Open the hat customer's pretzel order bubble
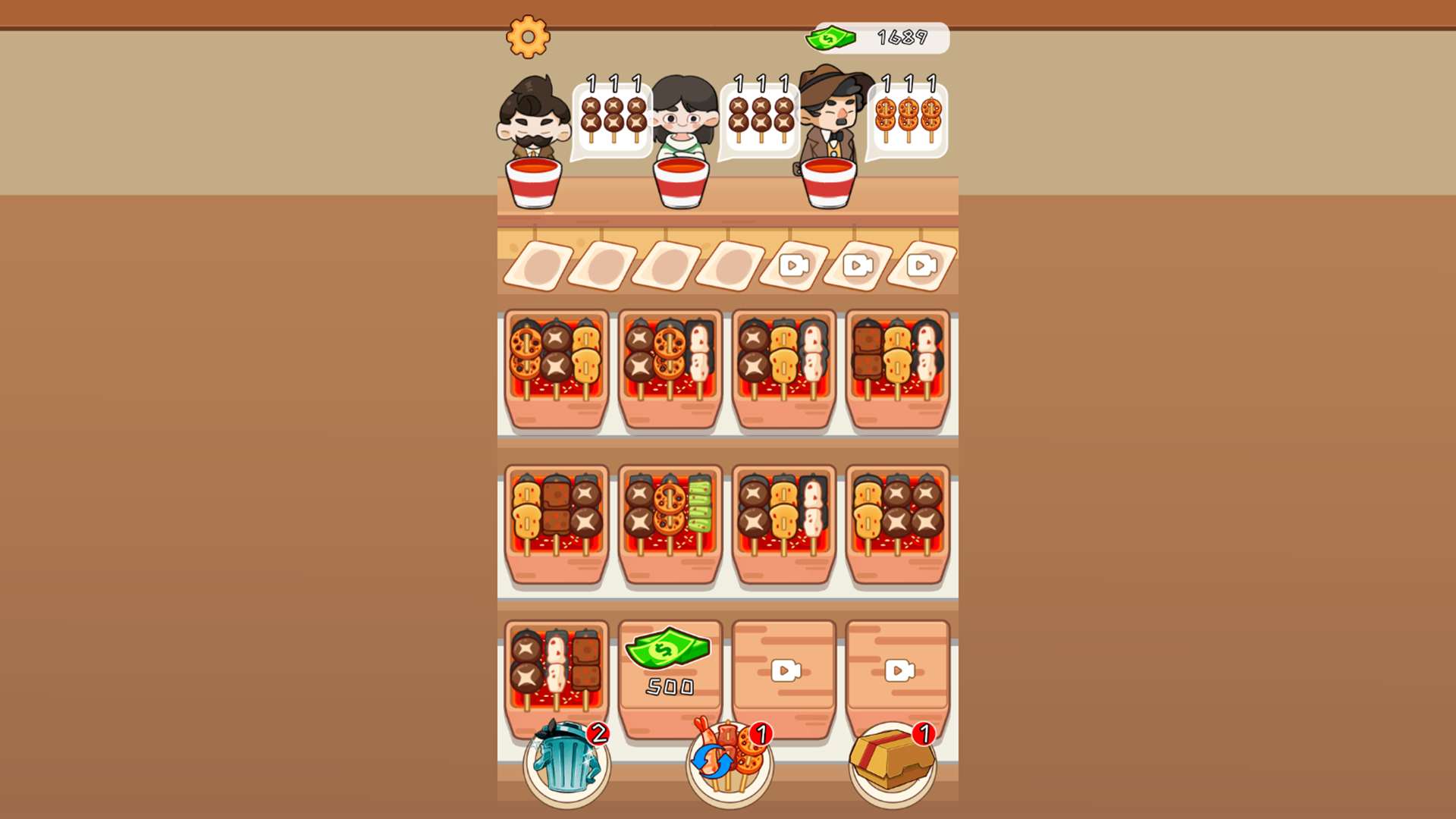The height and width of the screenshot is (819, 1456). [907, 118]
